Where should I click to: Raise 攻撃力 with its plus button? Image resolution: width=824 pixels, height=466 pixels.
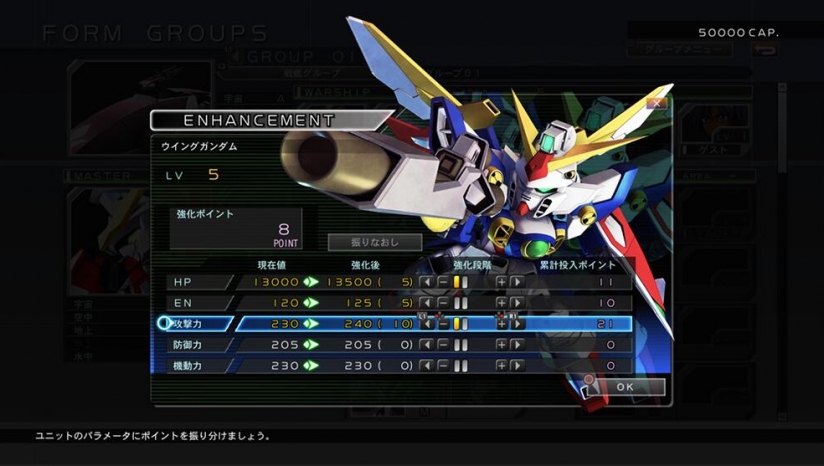point(501,324)
